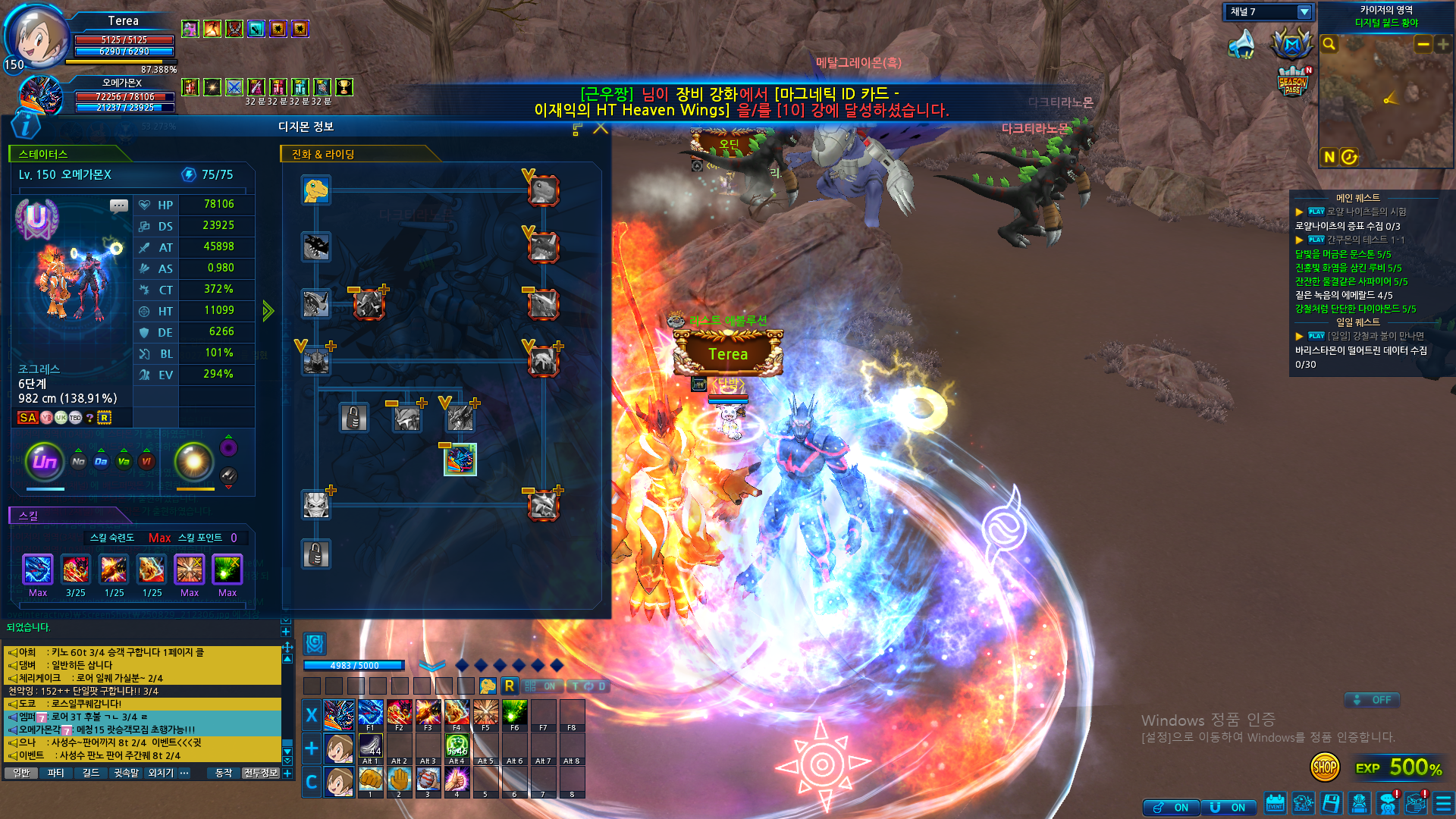This screenshot has height=819, width=1456.
Task: Toggle the OFF switch above the shop
Action: click(x=1373, y=700)
